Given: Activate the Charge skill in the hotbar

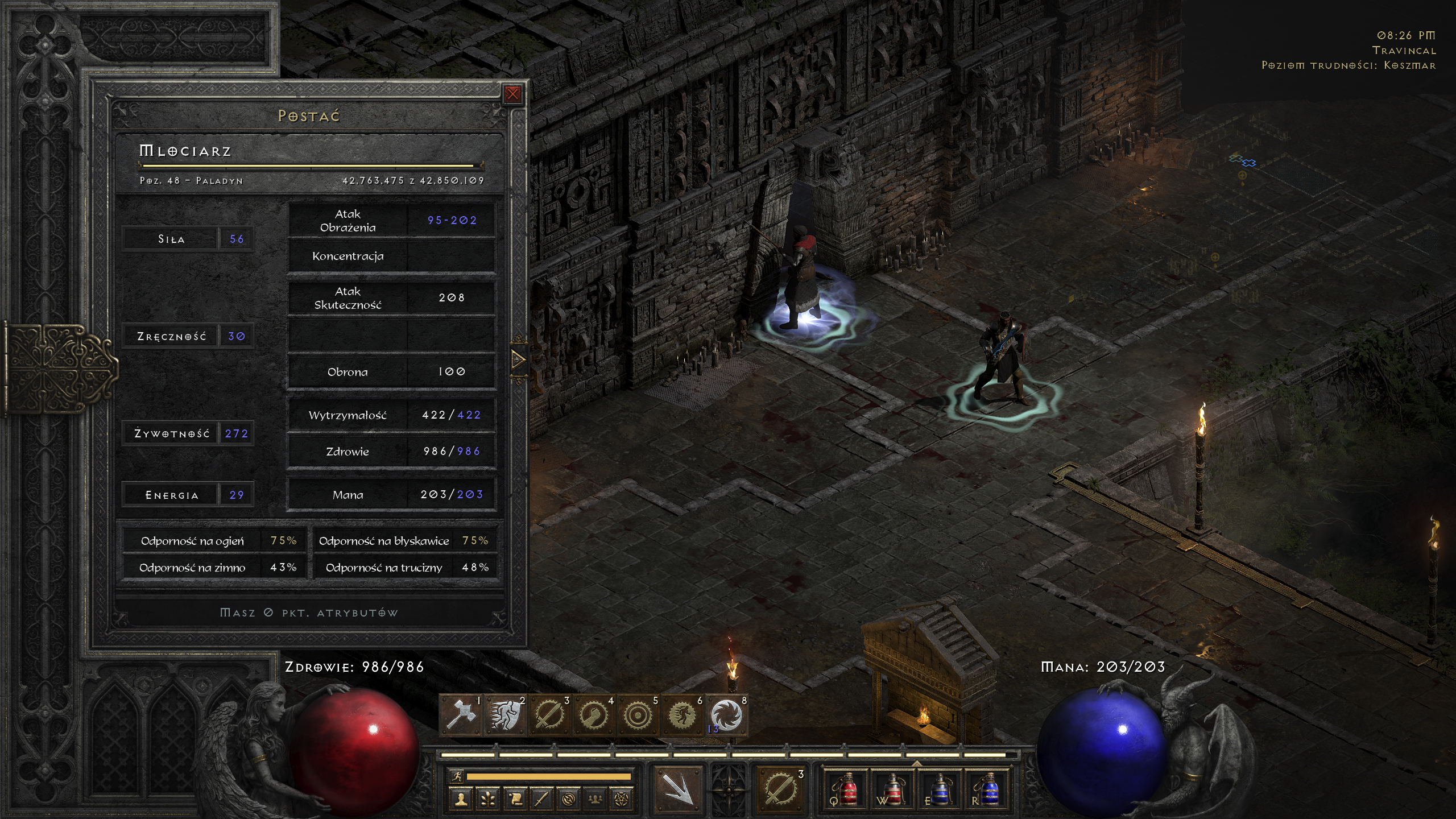Looking at the screenshot, I should 506,715.
